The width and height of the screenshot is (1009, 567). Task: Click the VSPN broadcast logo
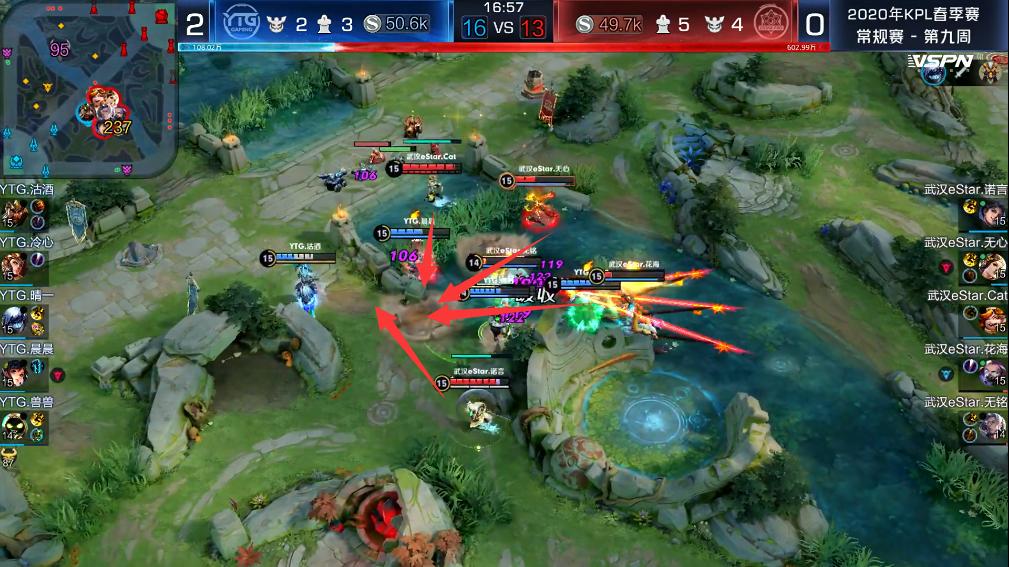point(940,63)
